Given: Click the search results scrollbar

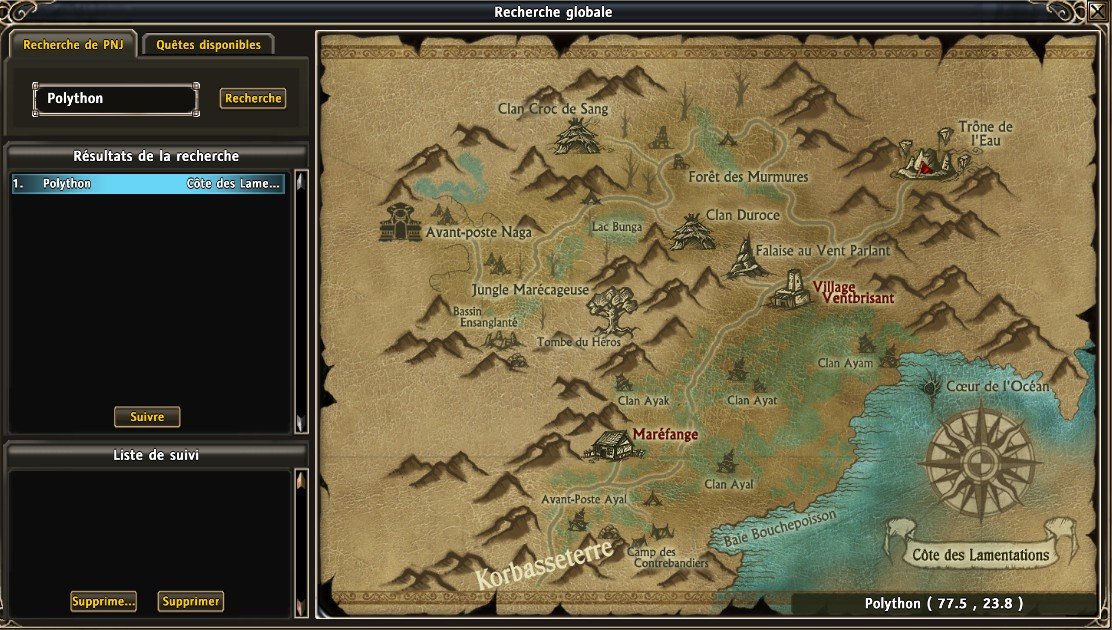Looking at the screenshot, I should pyautogui.click(x=300, y=300).
